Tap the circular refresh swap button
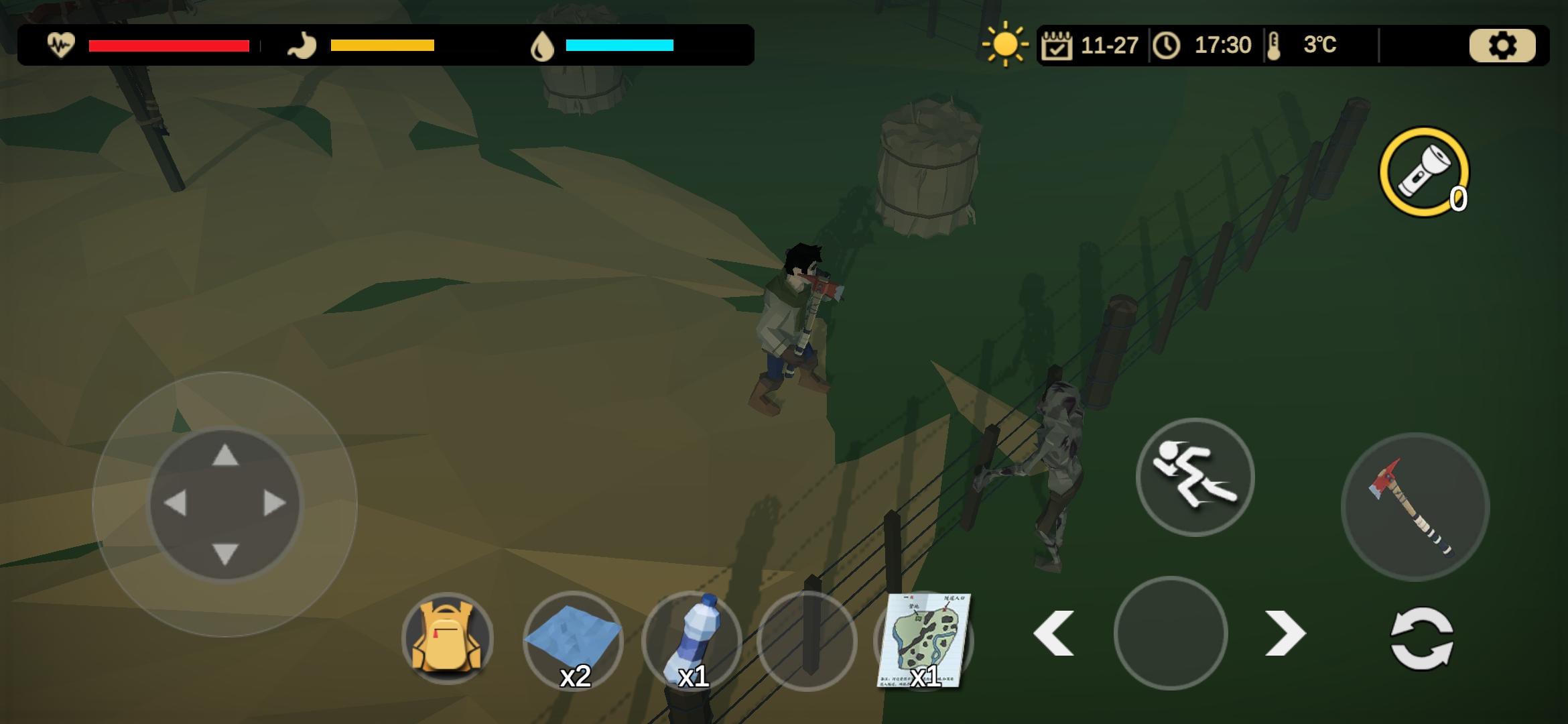Image resolution: width=1568 pixels, height=724 pixels. pos(1422,638)
